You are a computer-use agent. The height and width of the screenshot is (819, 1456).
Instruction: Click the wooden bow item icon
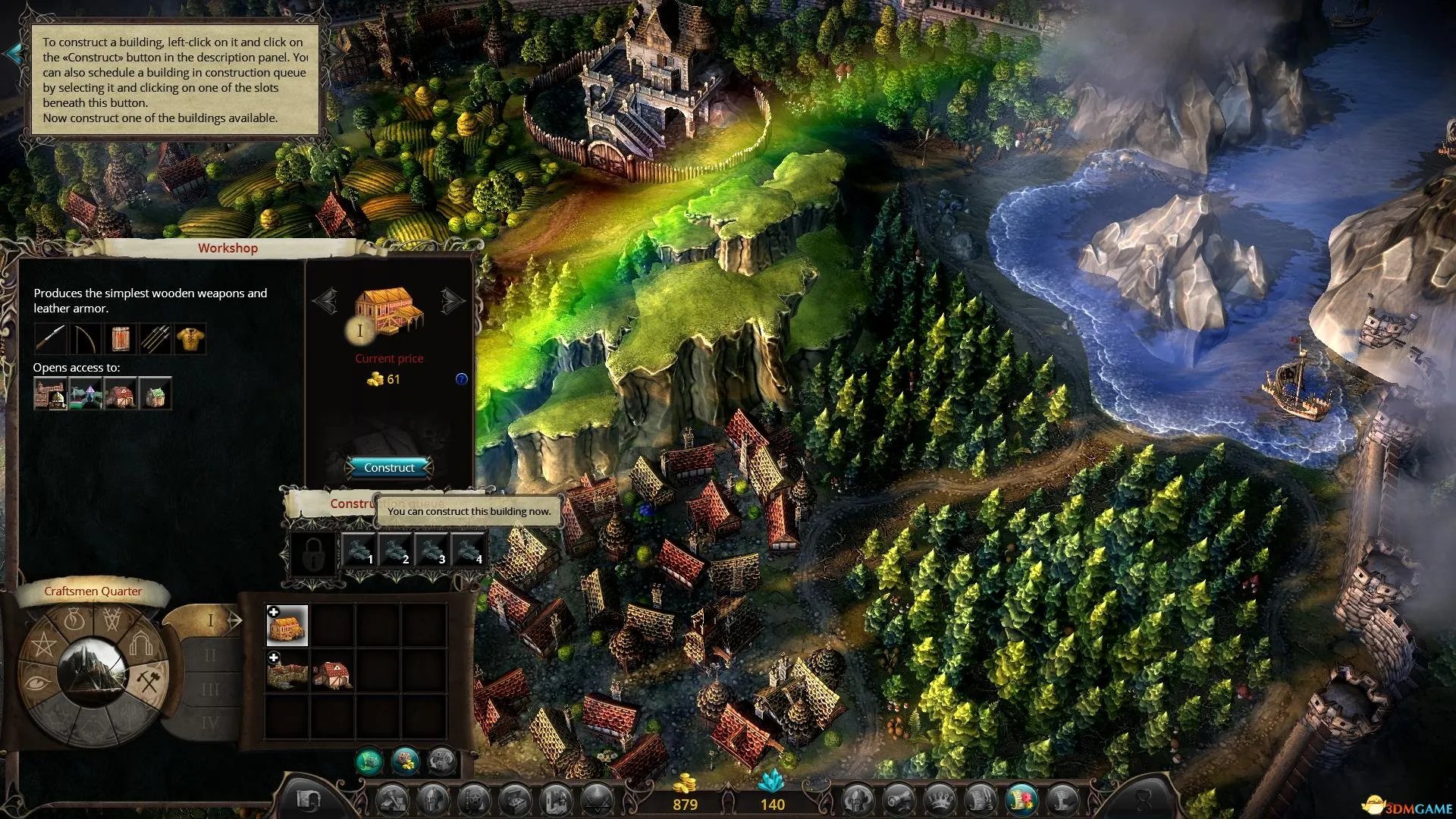(84, 338)
